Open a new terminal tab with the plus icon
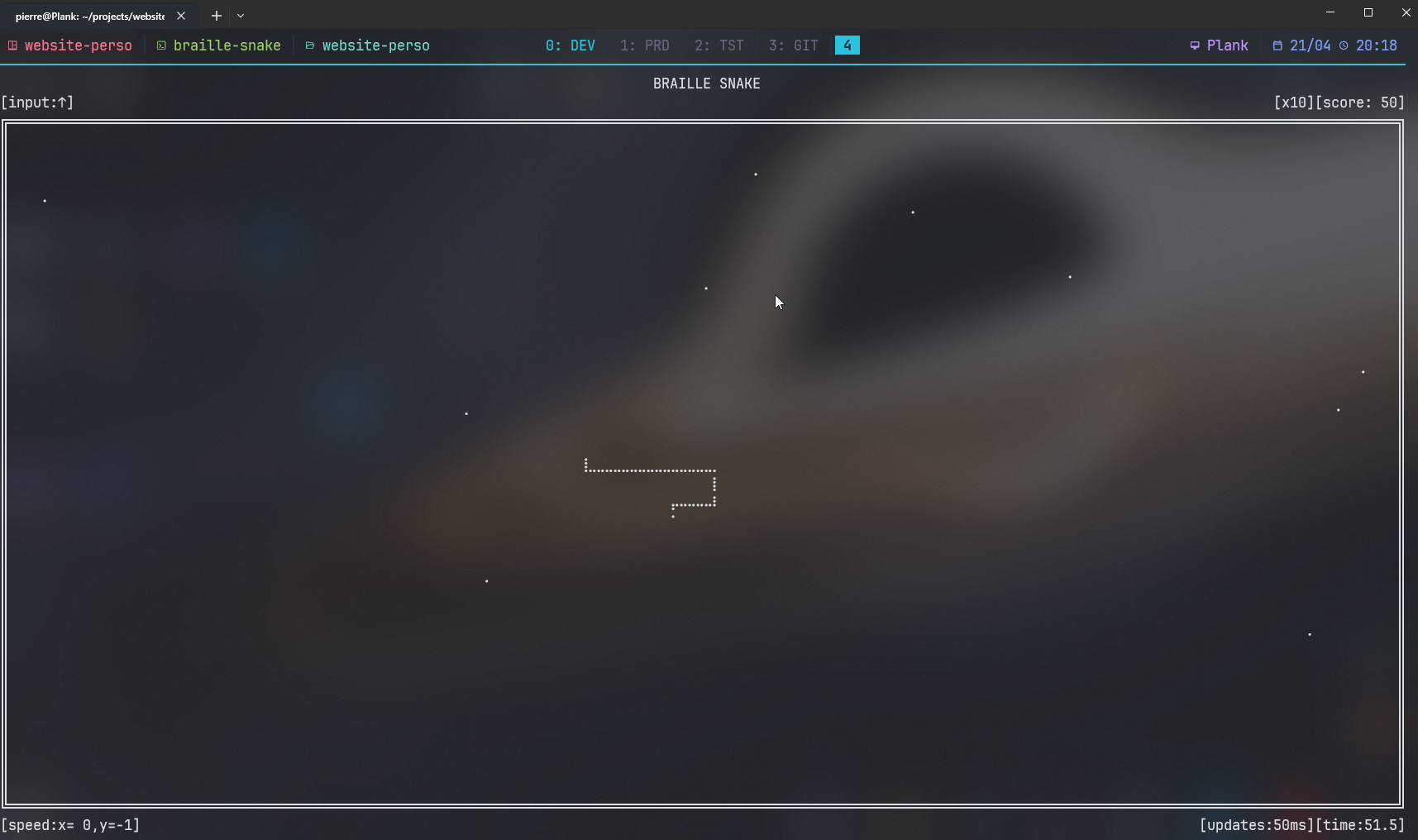Viewport: 1418px width, 840px height. 216,15
